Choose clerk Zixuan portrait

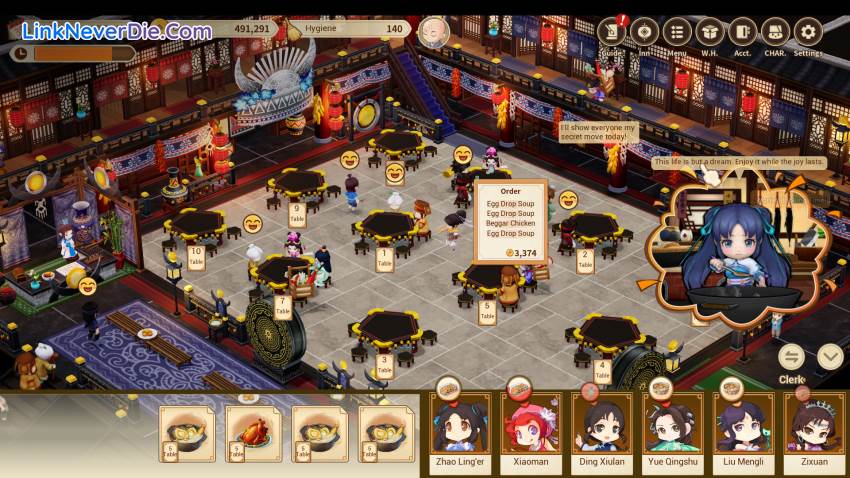814,426
